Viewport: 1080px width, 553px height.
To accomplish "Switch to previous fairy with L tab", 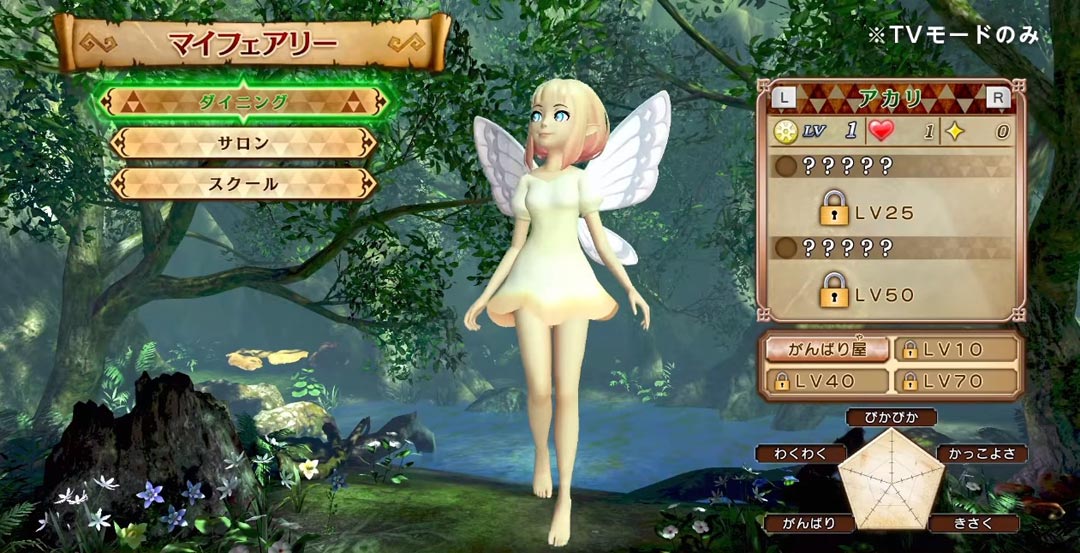I will click(x=785, y=99).
